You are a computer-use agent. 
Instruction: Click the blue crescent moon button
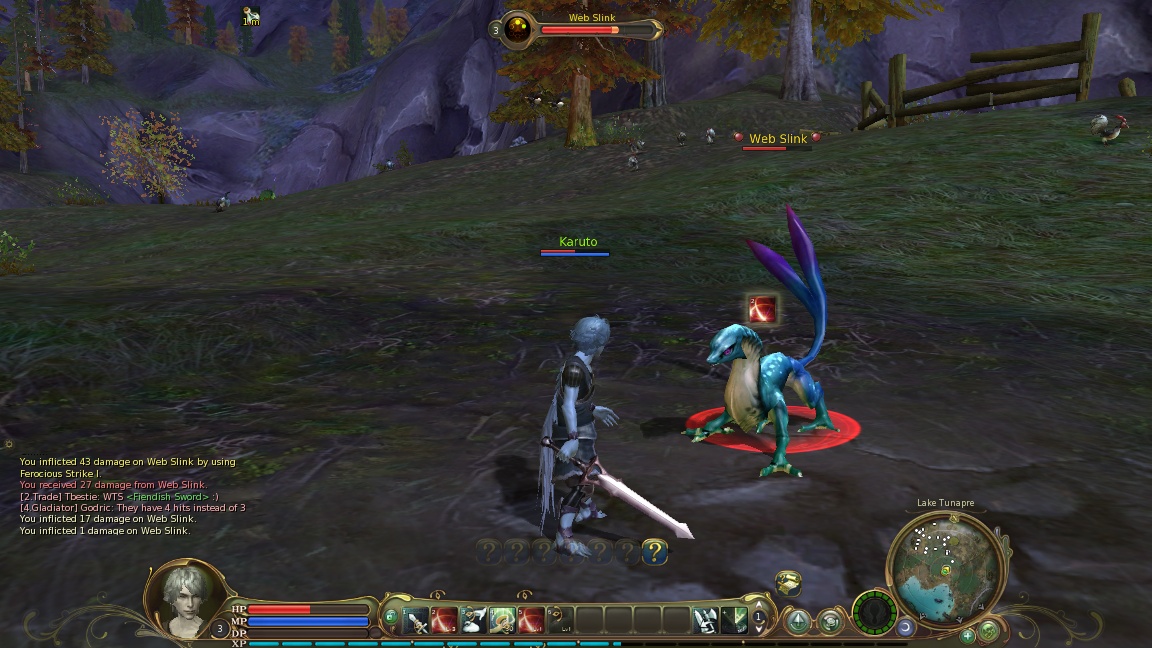tap(906, 627)
